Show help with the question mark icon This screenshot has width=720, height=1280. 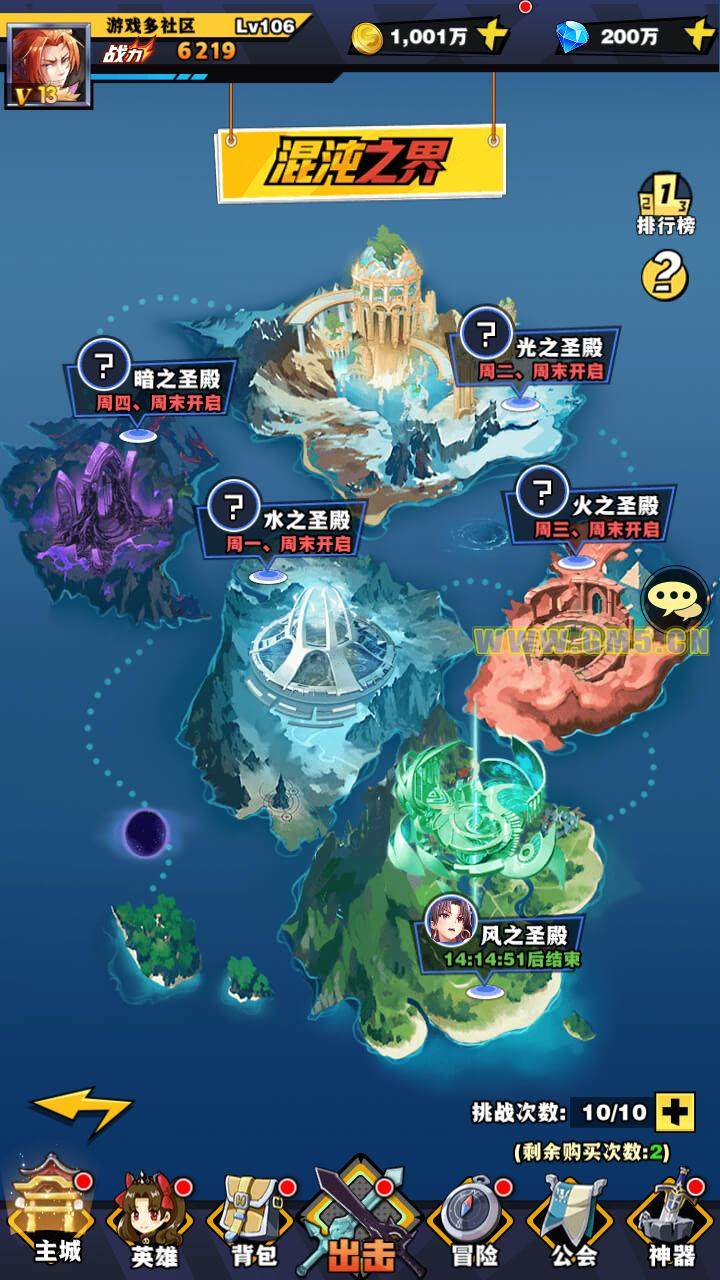(x=665, y=272)
